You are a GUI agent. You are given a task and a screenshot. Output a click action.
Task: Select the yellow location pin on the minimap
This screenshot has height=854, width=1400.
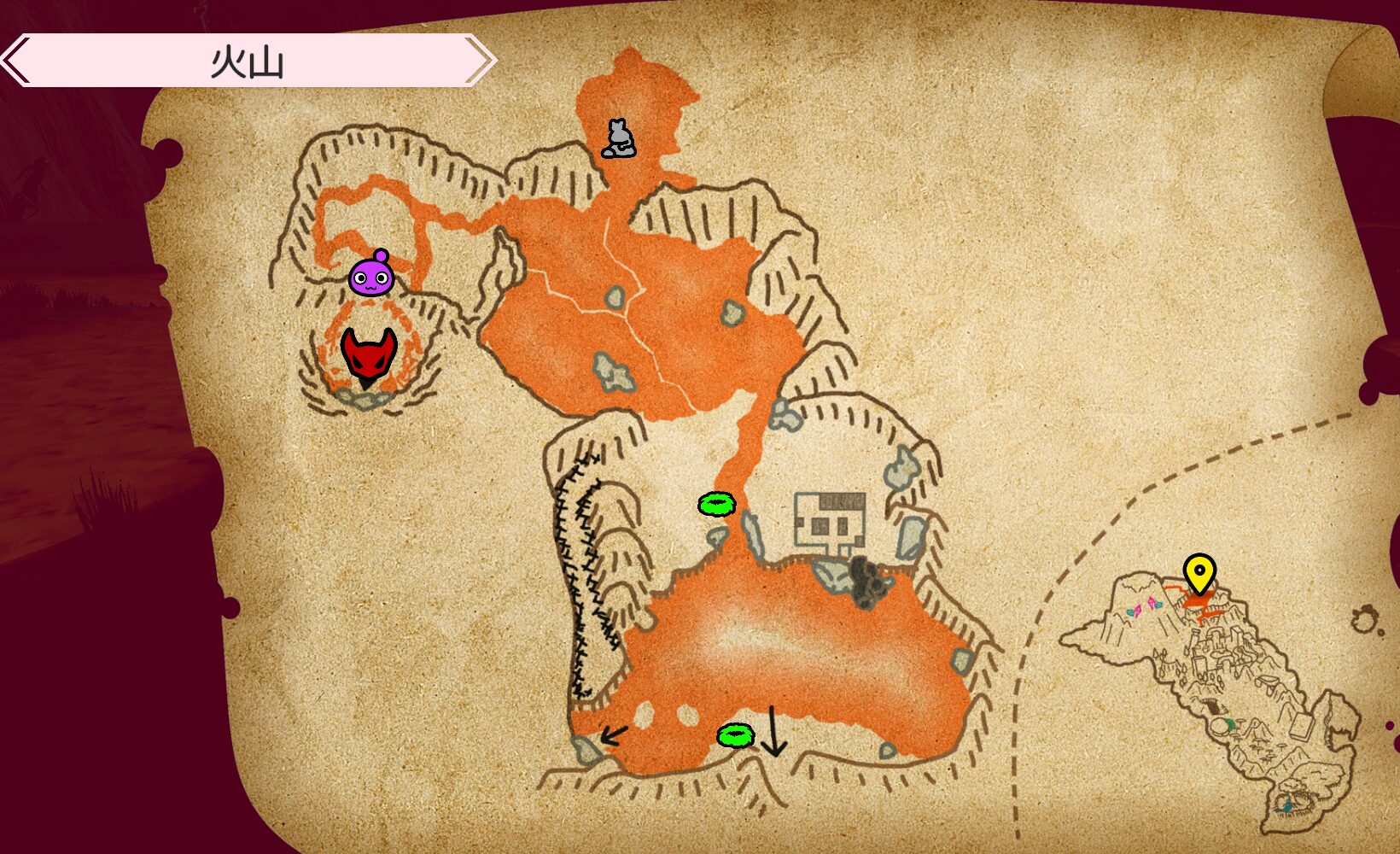pyautogui.click(x=1199, y=574)
